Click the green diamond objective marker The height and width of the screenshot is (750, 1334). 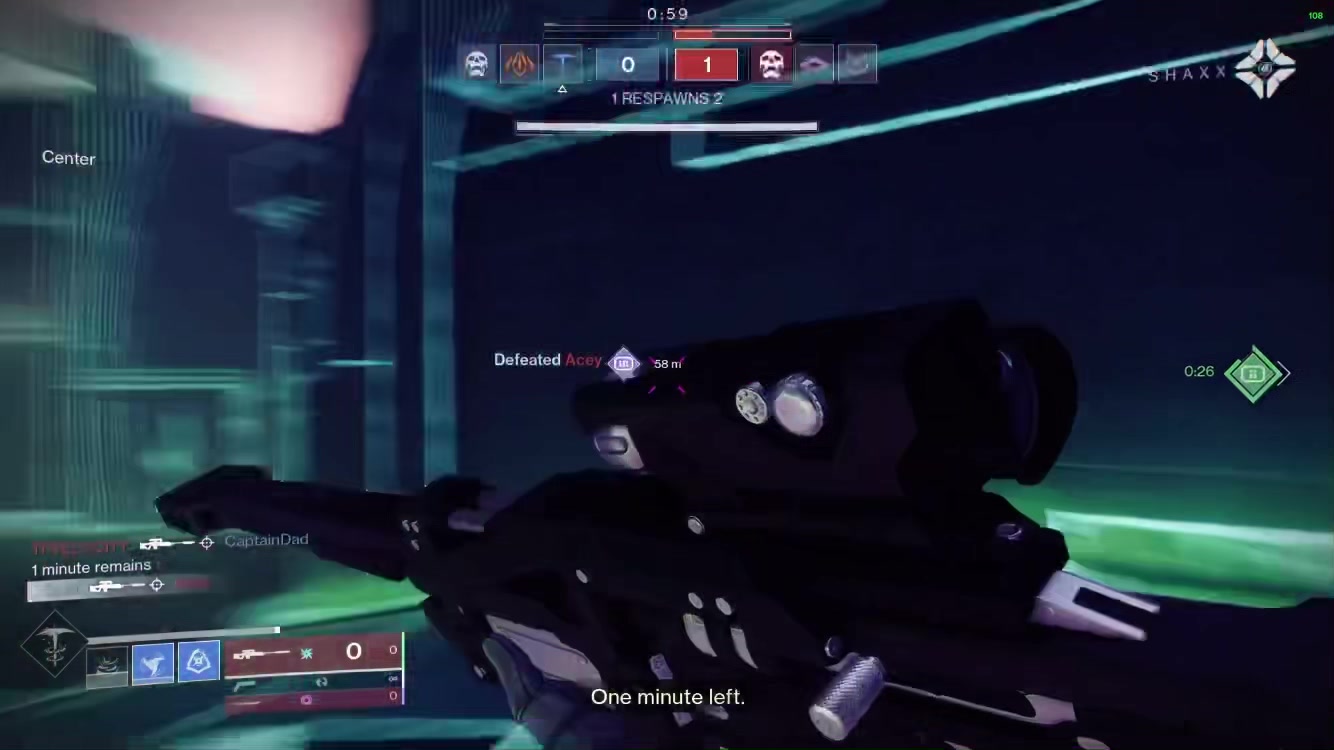[x=1253, y=374]
